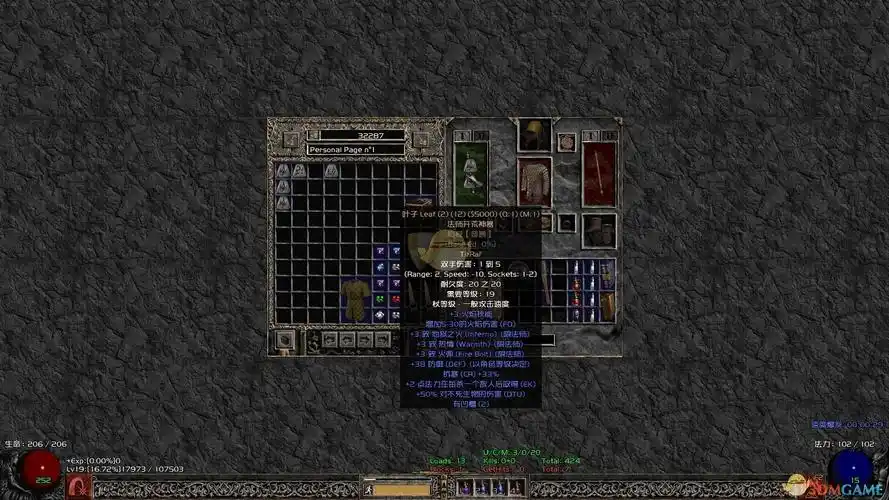Select the equipped boots slot
This screenshot has width=889, height=500.
point(600,229)
